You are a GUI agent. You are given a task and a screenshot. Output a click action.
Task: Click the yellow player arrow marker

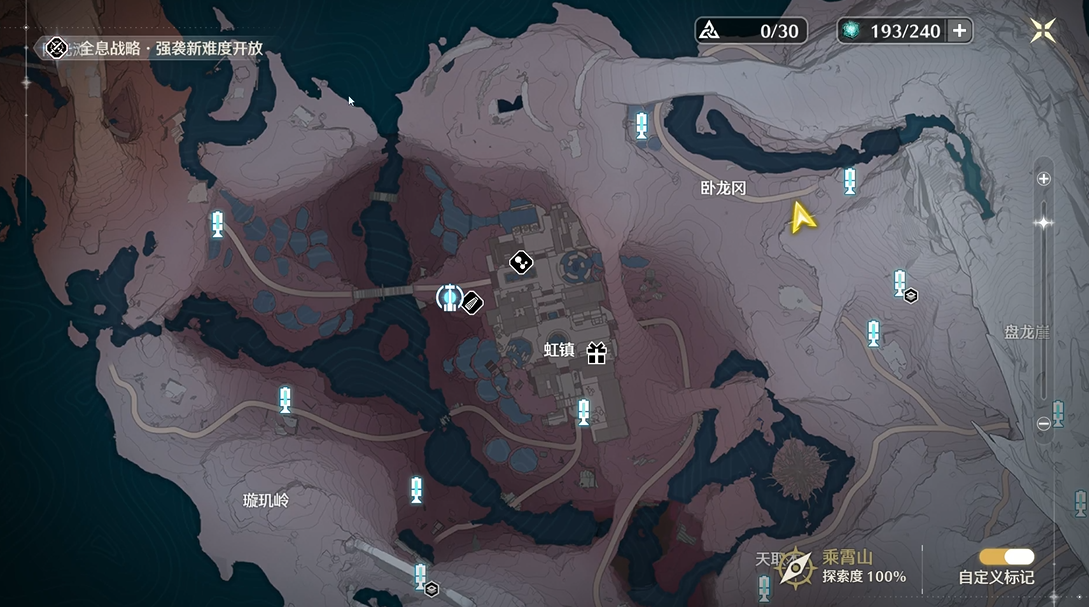(x=801, y=217)
